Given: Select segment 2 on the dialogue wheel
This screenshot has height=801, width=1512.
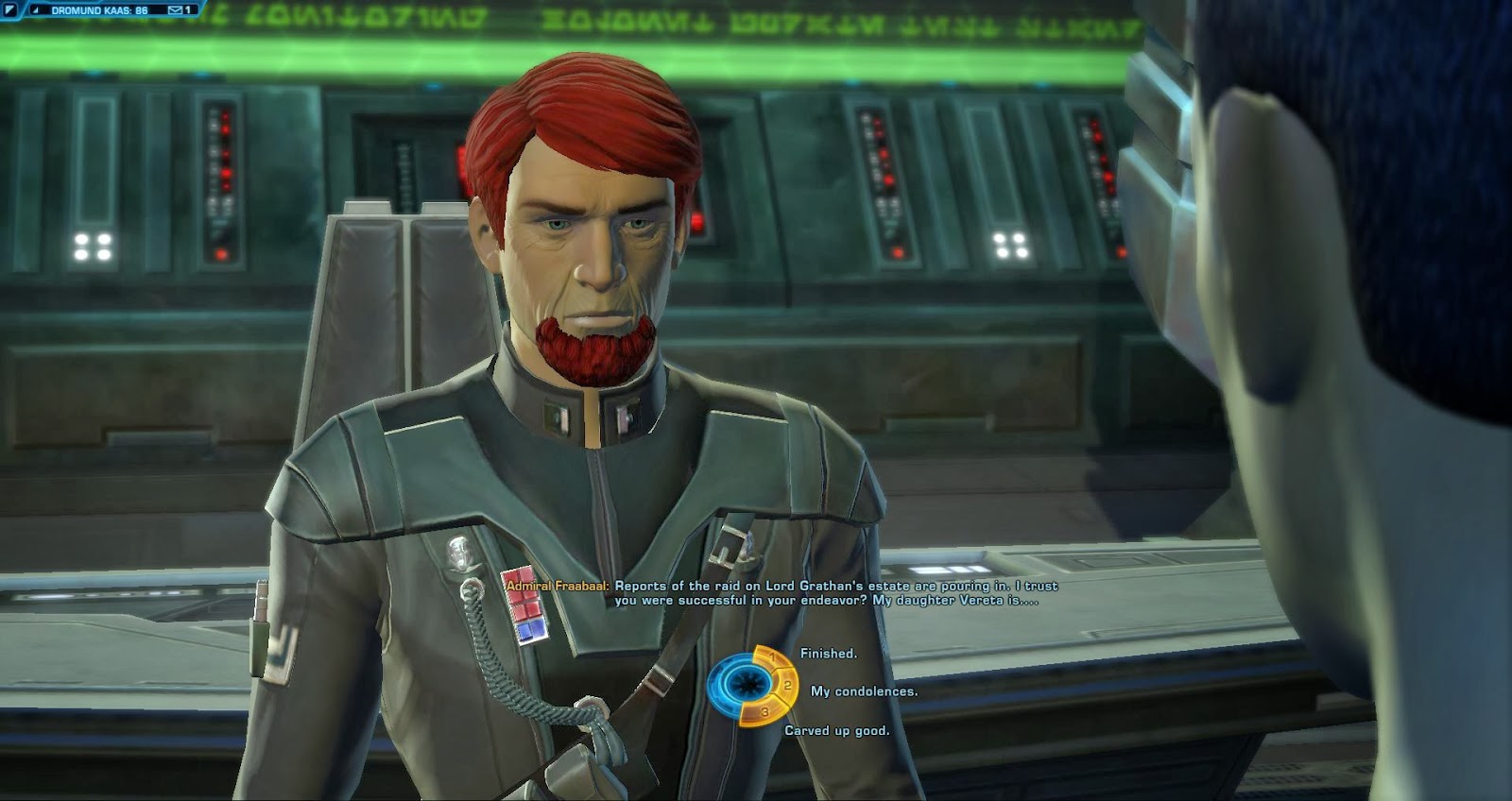Looking at the screenshot, I should click(788, 686).
